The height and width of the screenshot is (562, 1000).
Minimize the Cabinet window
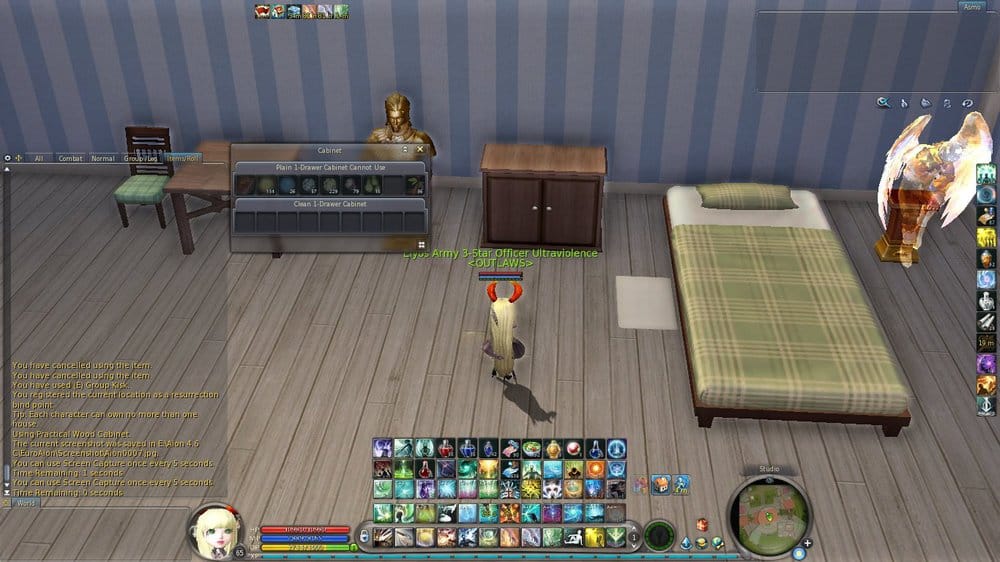click(x=405, y=150)
